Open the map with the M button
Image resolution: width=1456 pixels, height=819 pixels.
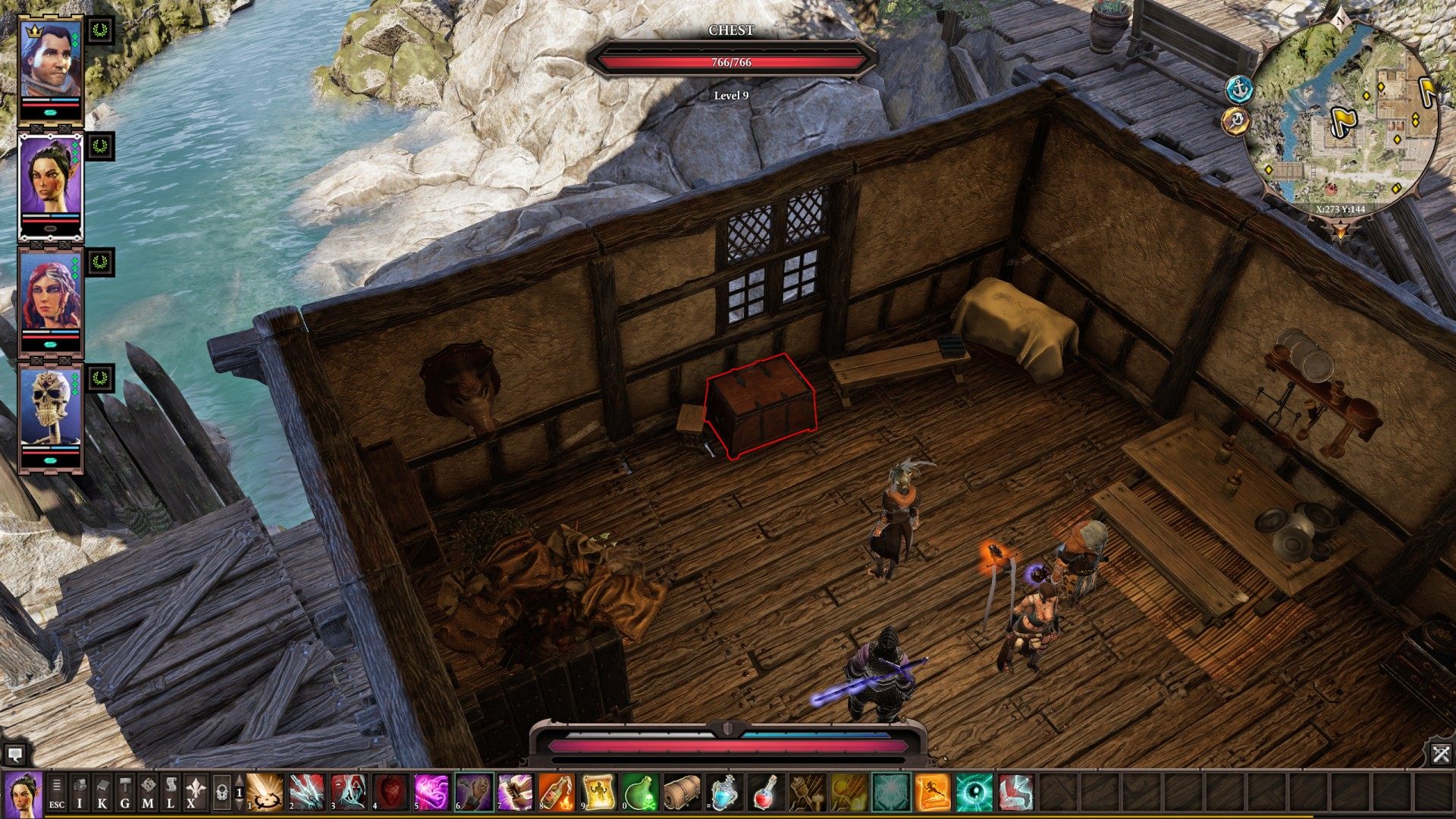148,792
